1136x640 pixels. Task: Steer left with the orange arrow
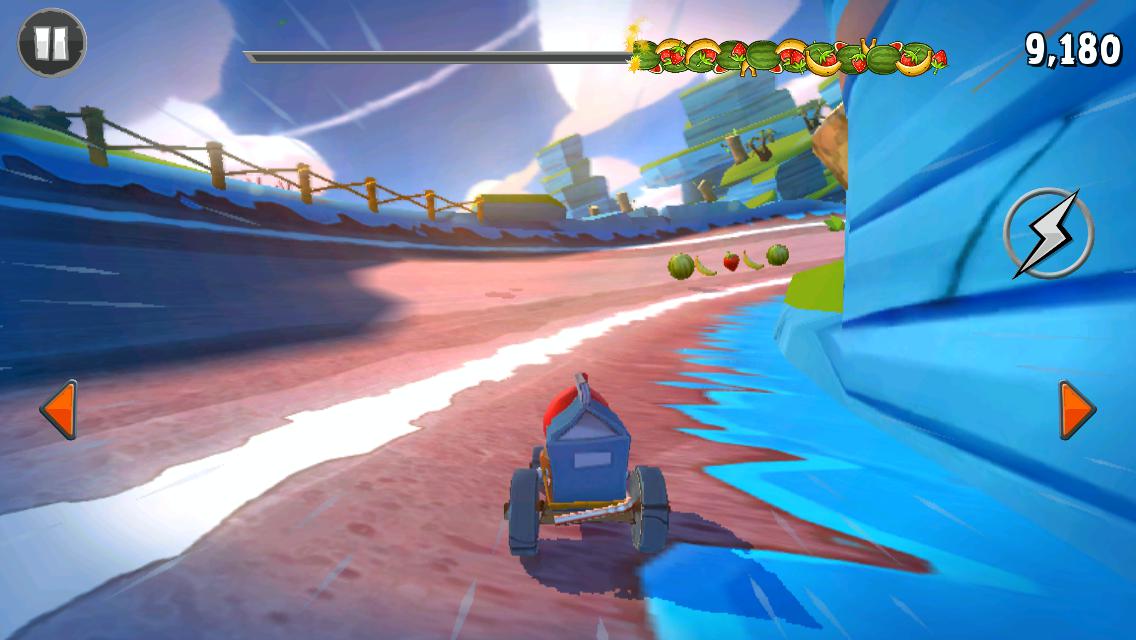(58, 409)
